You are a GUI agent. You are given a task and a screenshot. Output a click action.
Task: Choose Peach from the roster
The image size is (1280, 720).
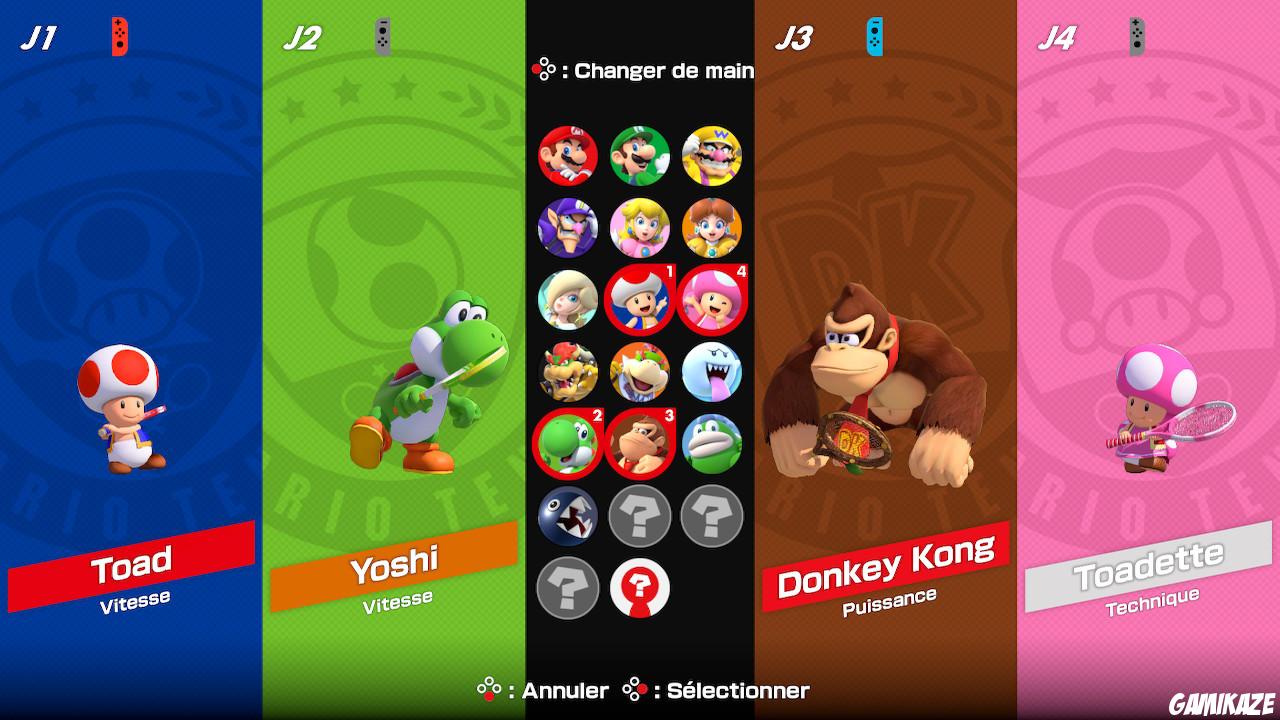click(x=640, y=228)
